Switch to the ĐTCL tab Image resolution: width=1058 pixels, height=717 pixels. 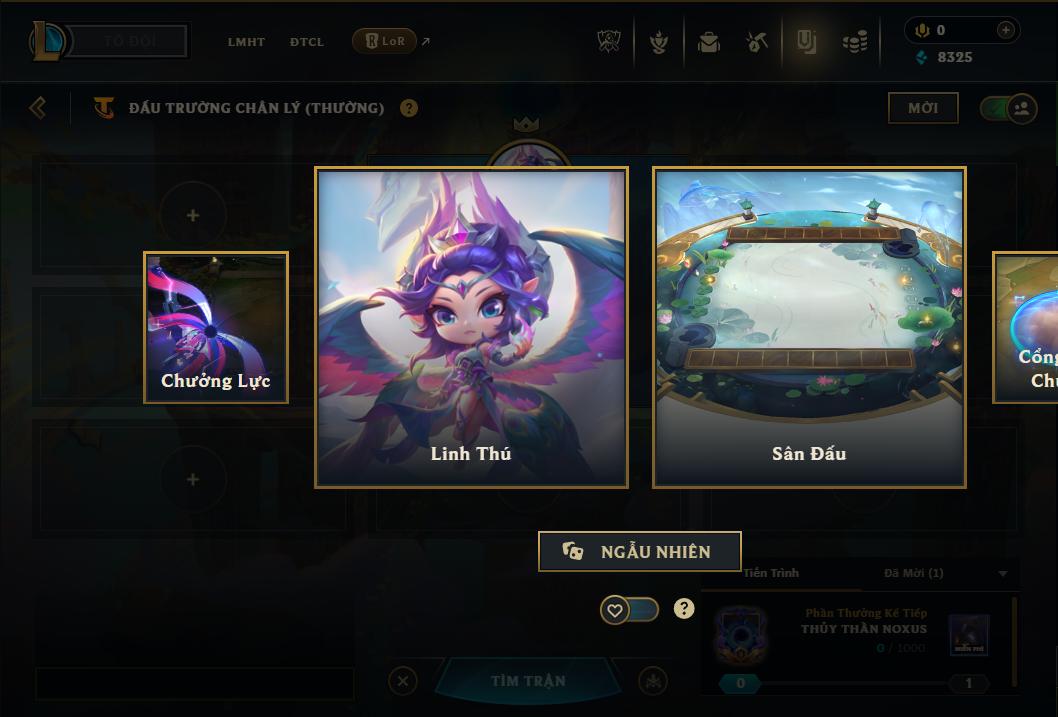[x=307, y=42]
